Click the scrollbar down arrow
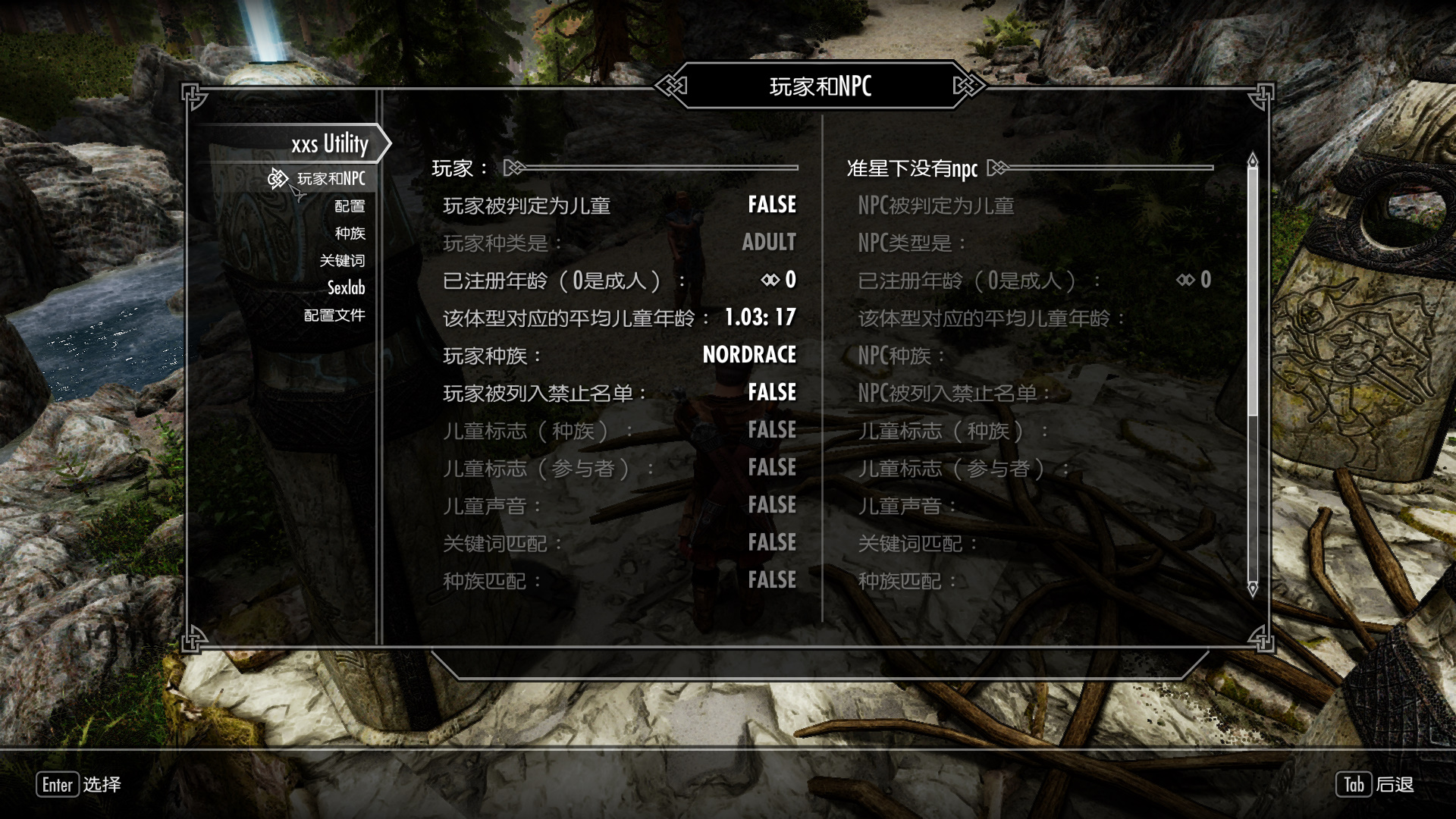Viewport: 1456px width, 819px height. [x=1253, y=588]
